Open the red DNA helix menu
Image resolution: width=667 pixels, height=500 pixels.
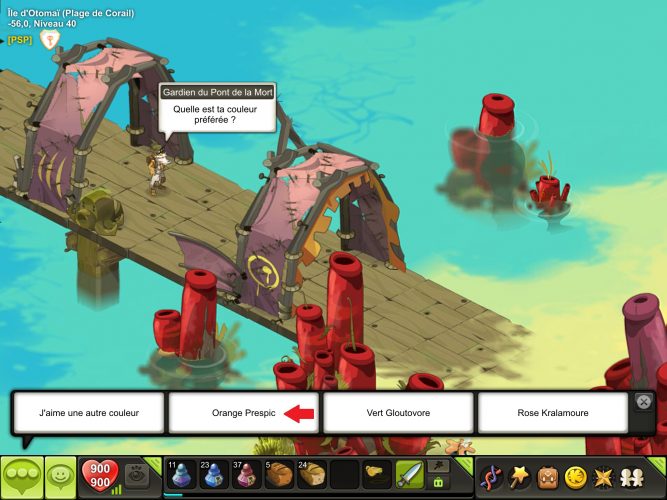click(x=491, y=476)
